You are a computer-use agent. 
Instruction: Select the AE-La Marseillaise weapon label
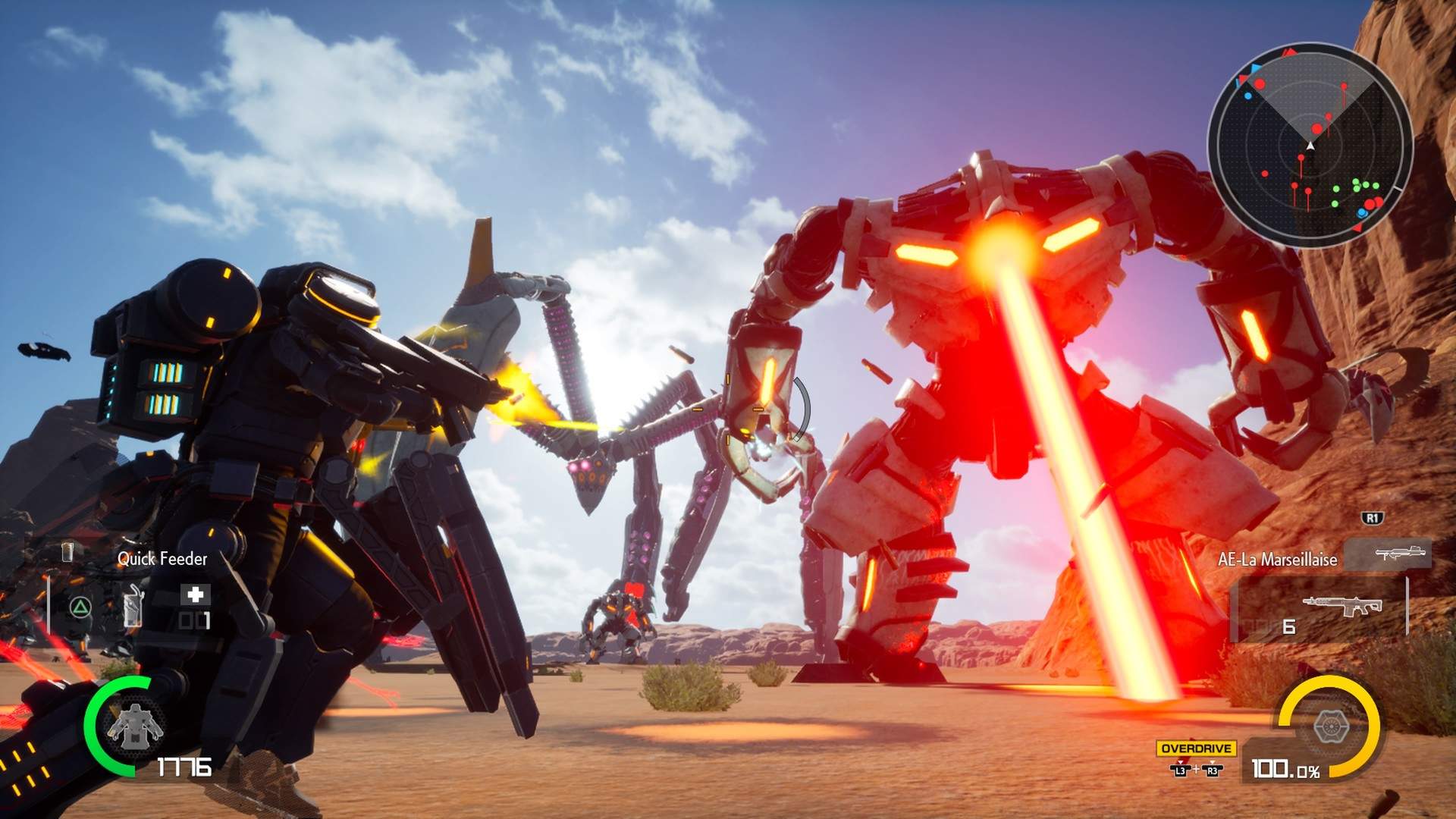[x=1277, y=560]
